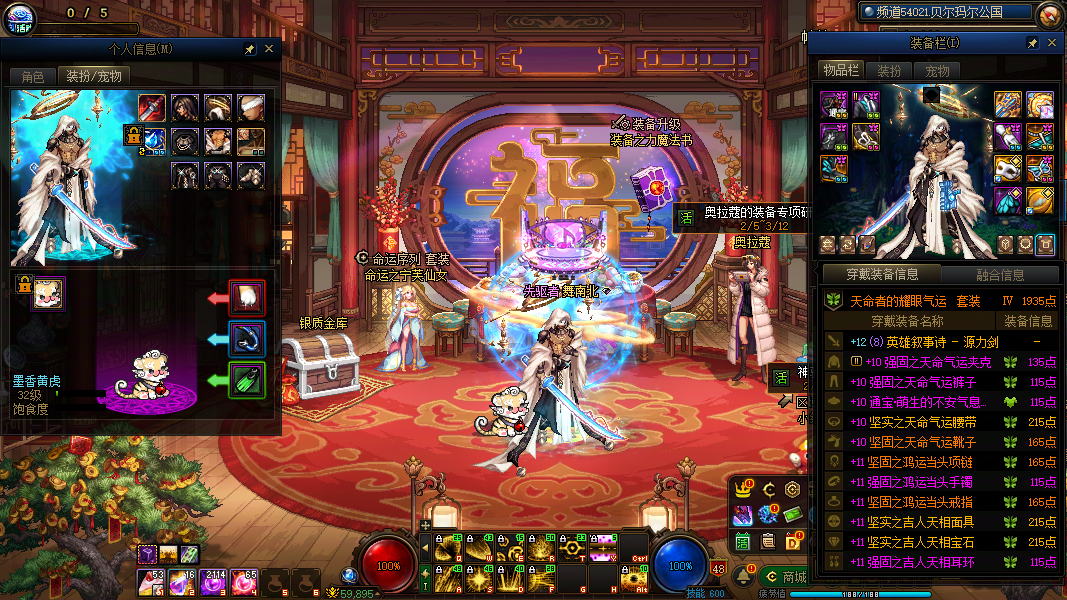Click the notification bell icon
Image resolution: width=1067 pixels, height=600 pixels.
point(745,576)
